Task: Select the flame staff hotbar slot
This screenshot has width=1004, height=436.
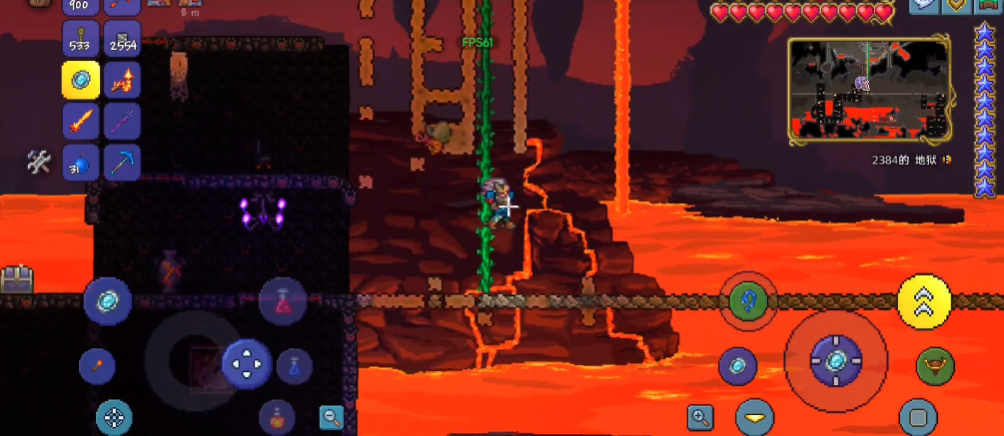Action: pos(122,80)
